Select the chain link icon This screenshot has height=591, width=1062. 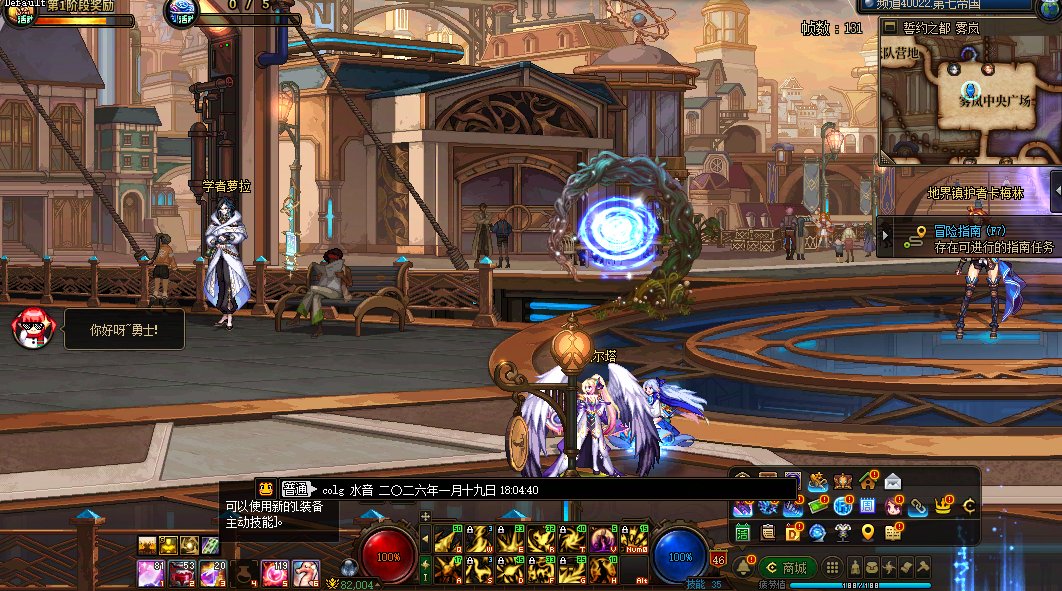point(917,507)
